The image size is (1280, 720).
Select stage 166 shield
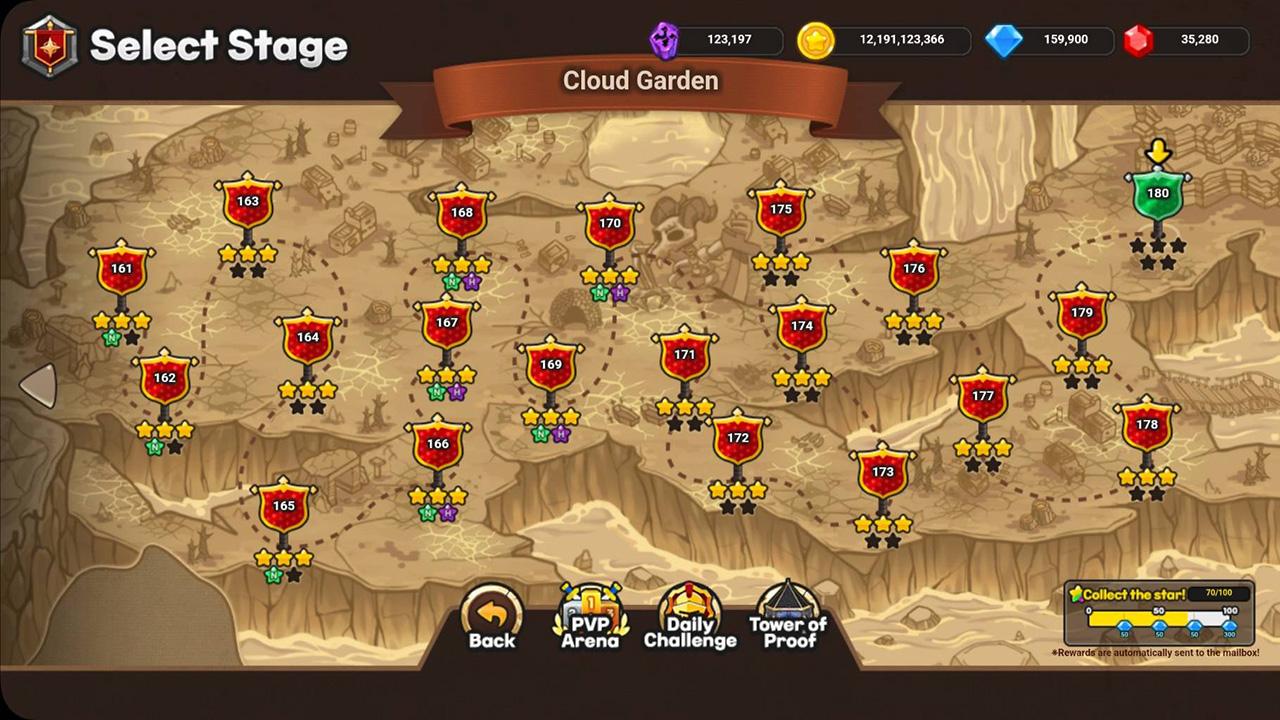(438, 446)
